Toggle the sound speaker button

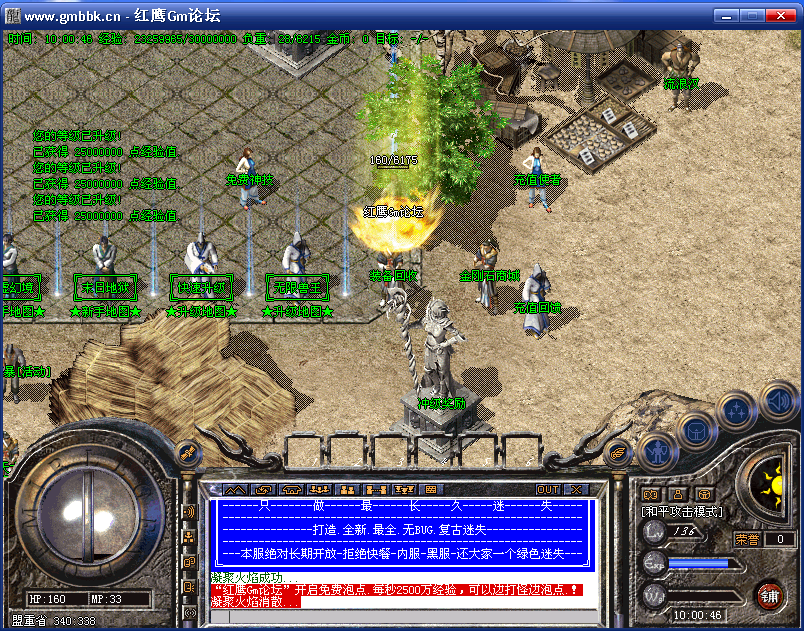click(x=777, y=401)
